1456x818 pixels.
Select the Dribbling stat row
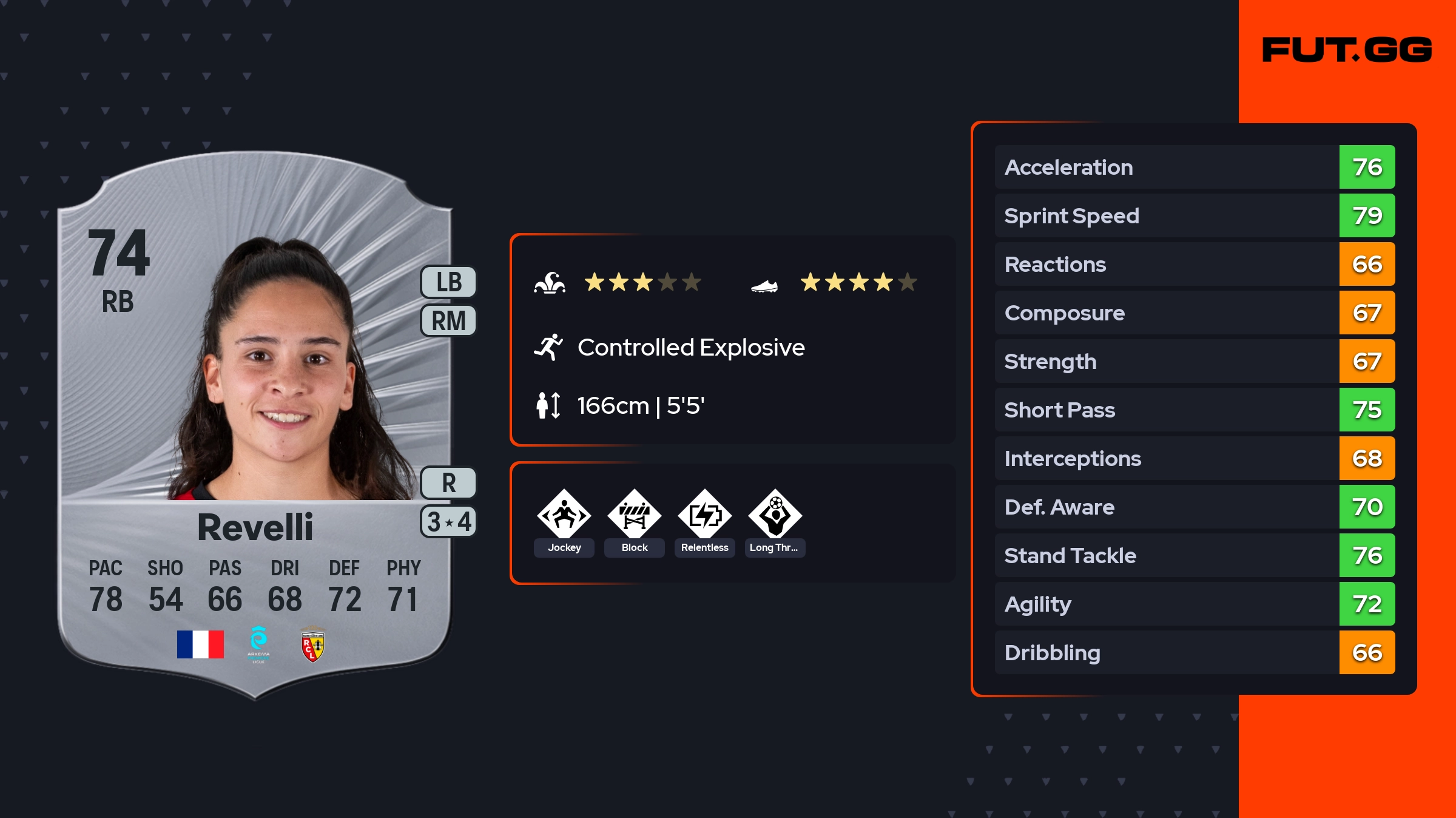(1195, 652)
